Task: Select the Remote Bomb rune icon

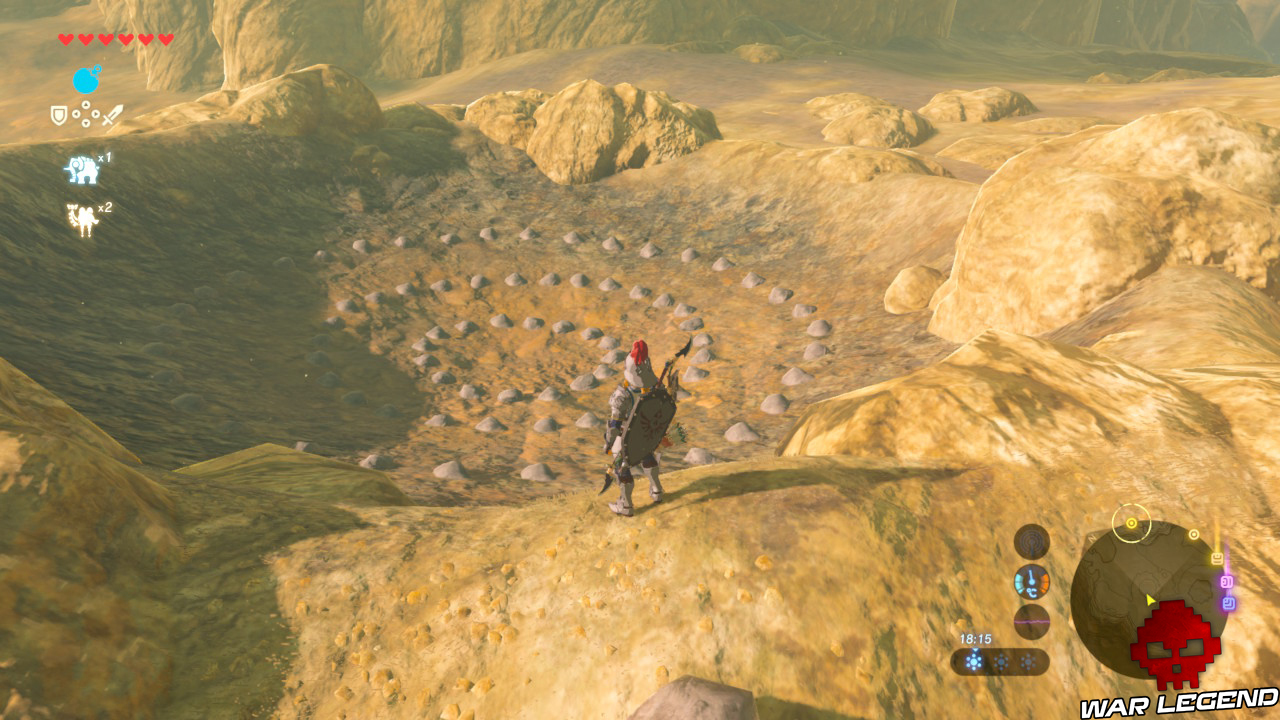Action: (86, 82)
